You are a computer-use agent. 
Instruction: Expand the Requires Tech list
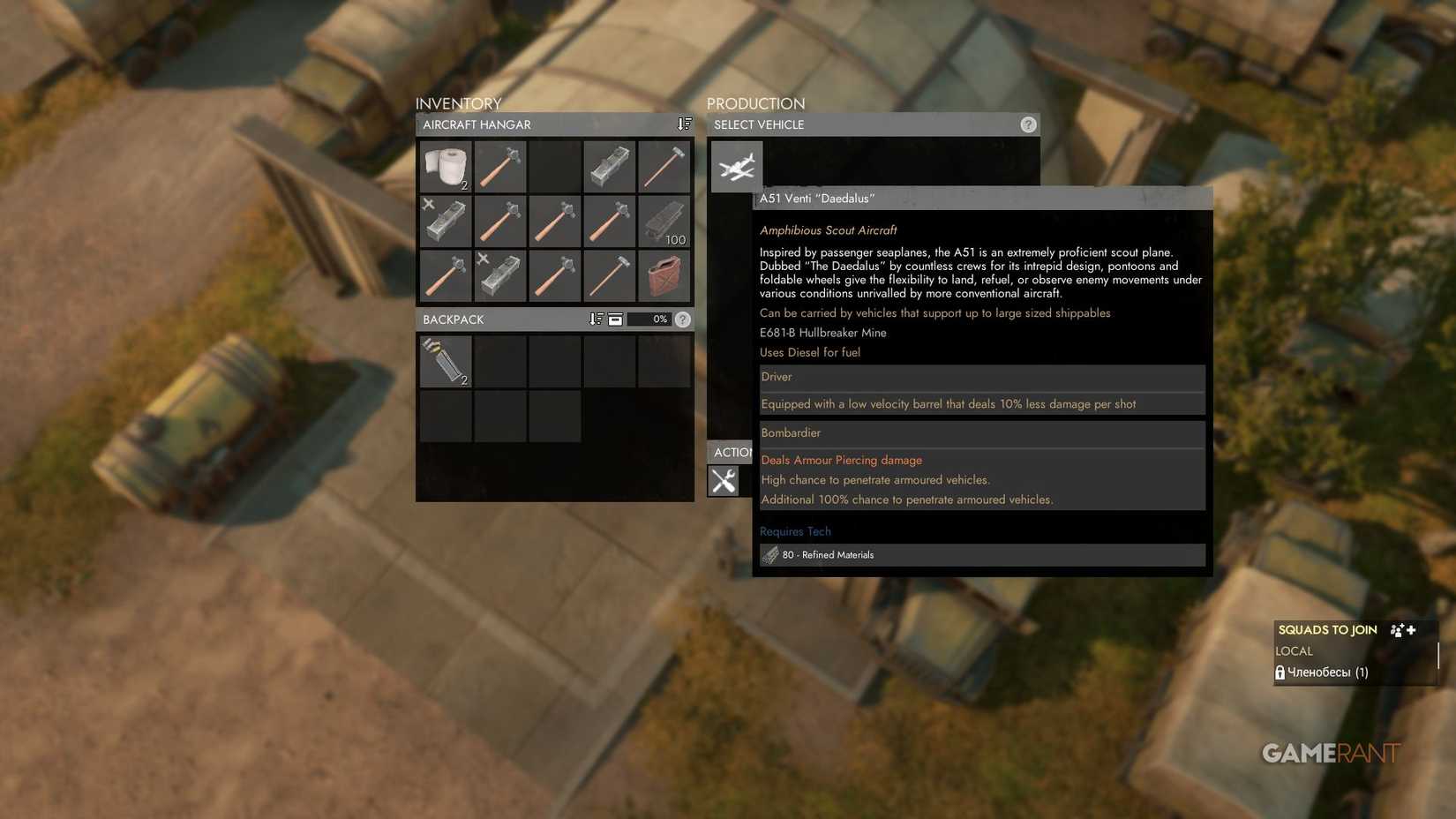[x=795, y=531]
